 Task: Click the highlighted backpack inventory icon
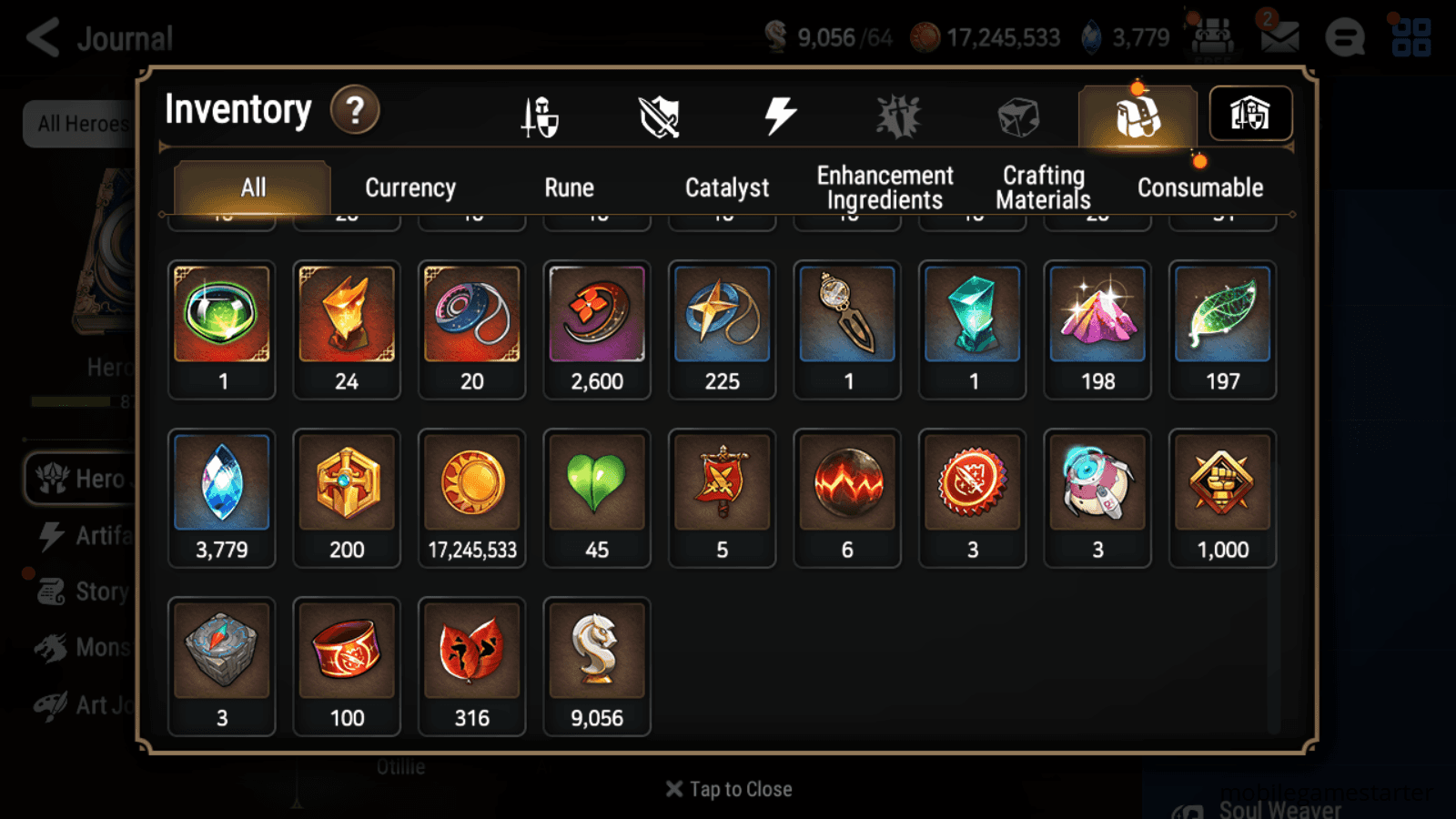click(1136, 116)
